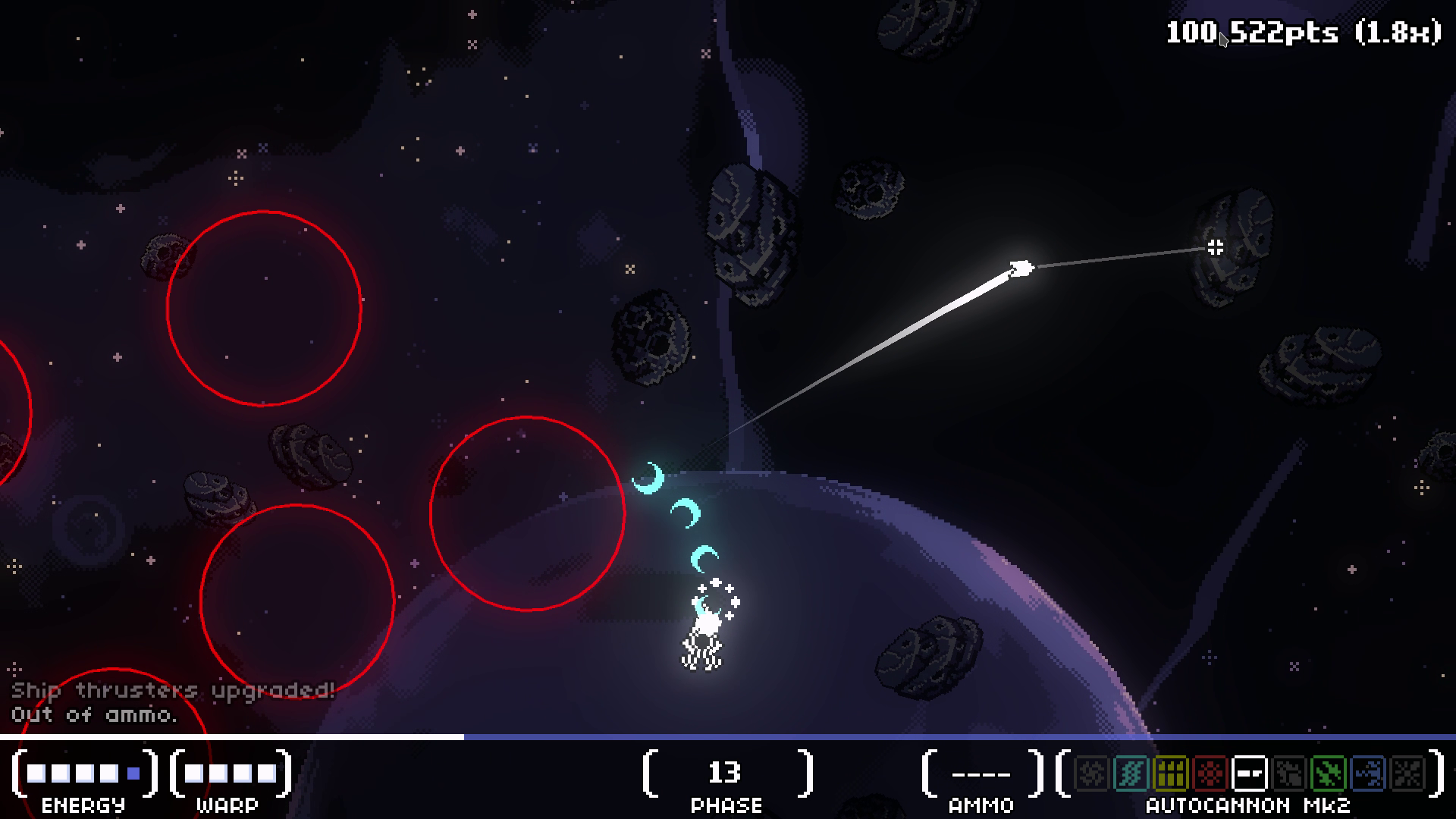
Task: Choose the blue lightning weapon slot
Action: [x=1368, y=773]
